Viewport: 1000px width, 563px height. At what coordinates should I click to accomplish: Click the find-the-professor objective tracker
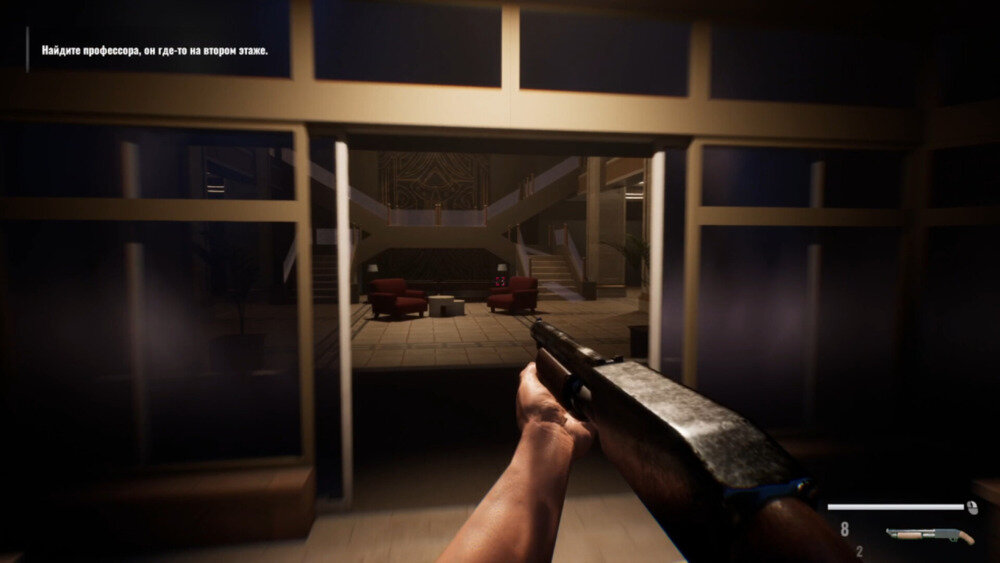click(x=154, y=49)
